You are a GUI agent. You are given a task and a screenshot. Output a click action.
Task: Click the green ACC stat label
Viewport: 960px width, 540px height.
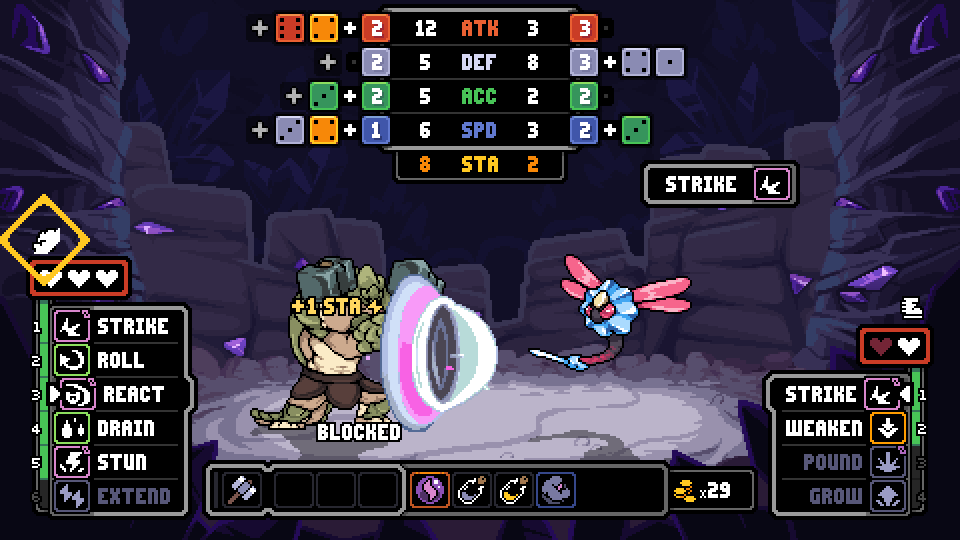coord(479,96)
